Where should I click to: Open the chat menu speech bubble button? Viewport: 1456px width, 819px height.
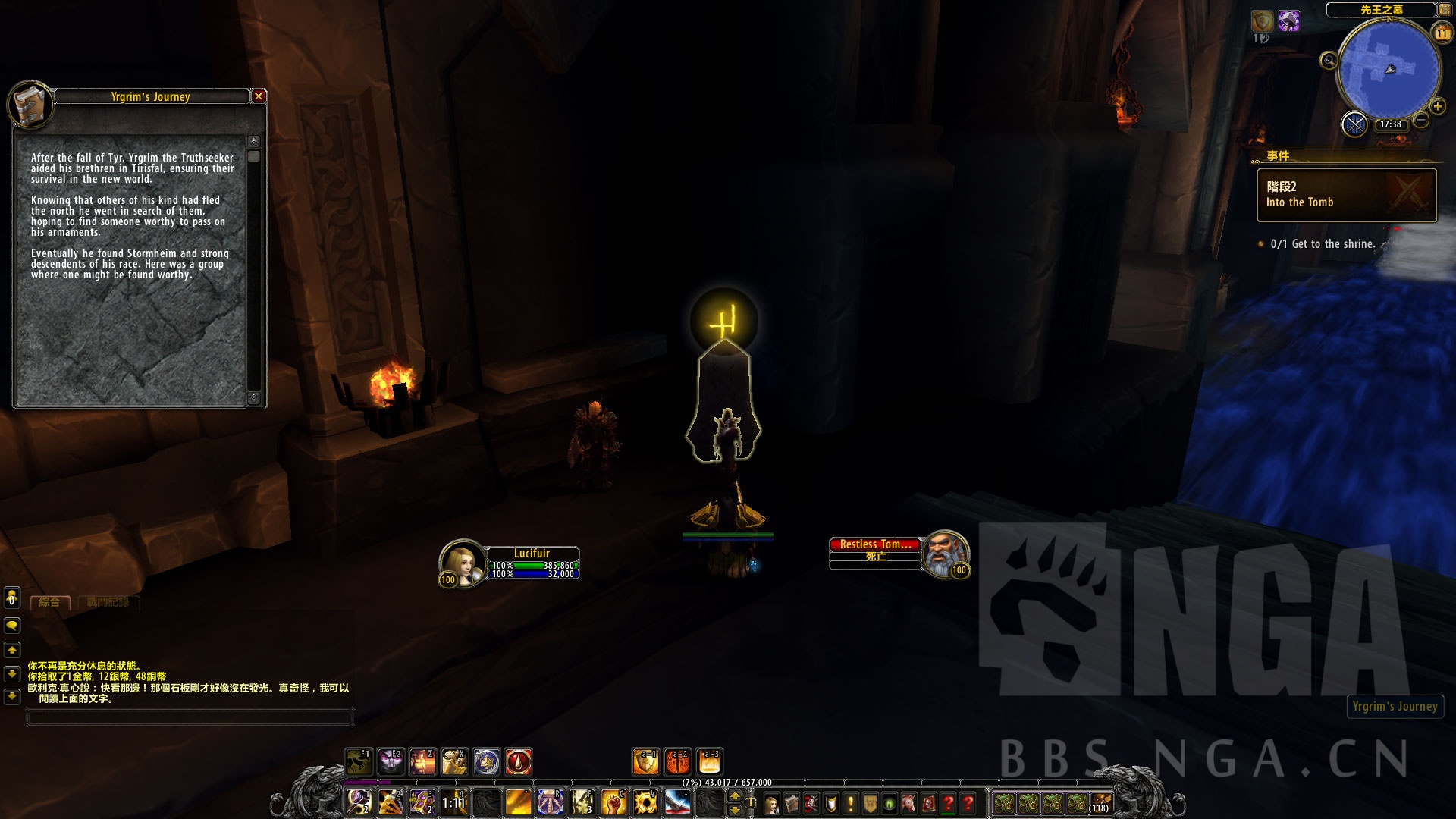tap(12, 626)
